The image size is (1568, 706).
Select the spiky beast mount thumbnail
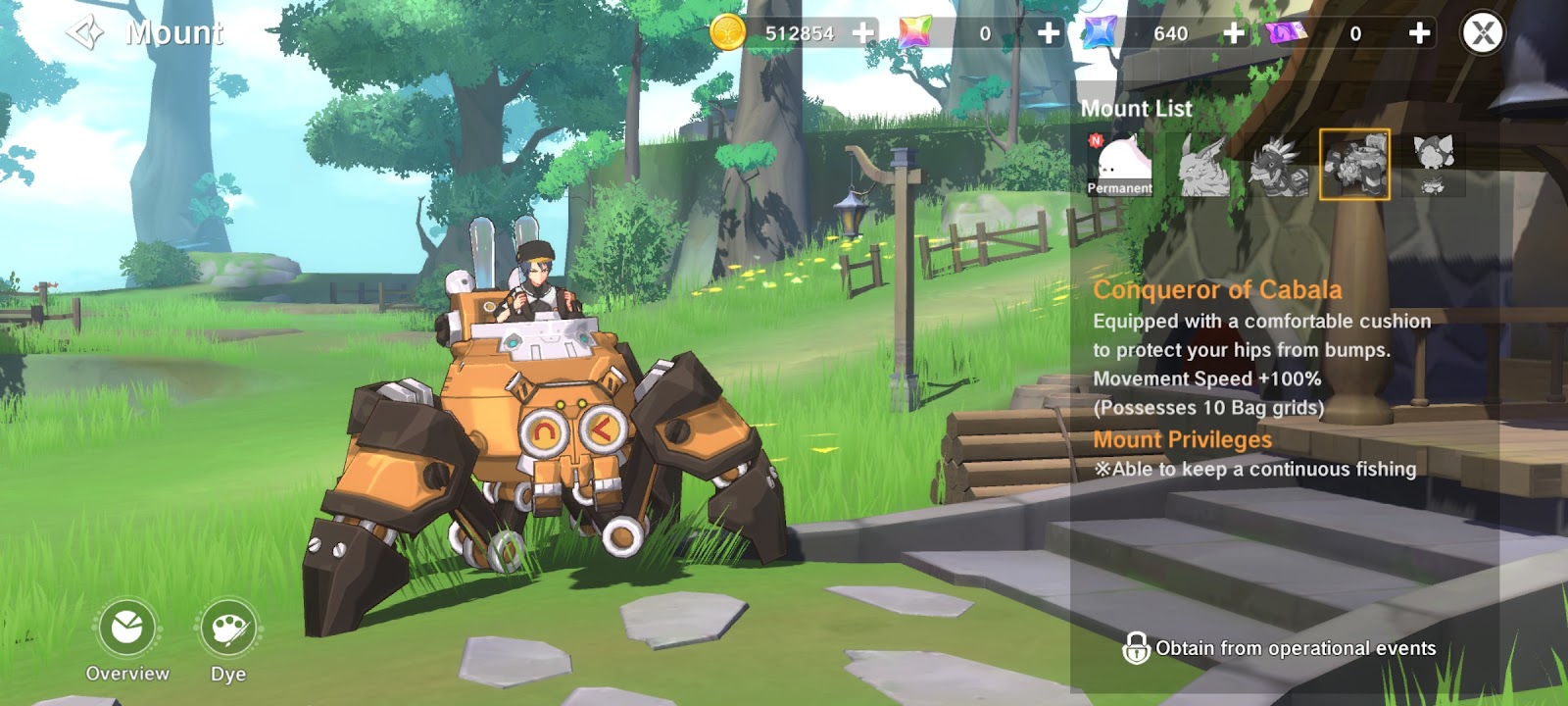(1278, 165)
